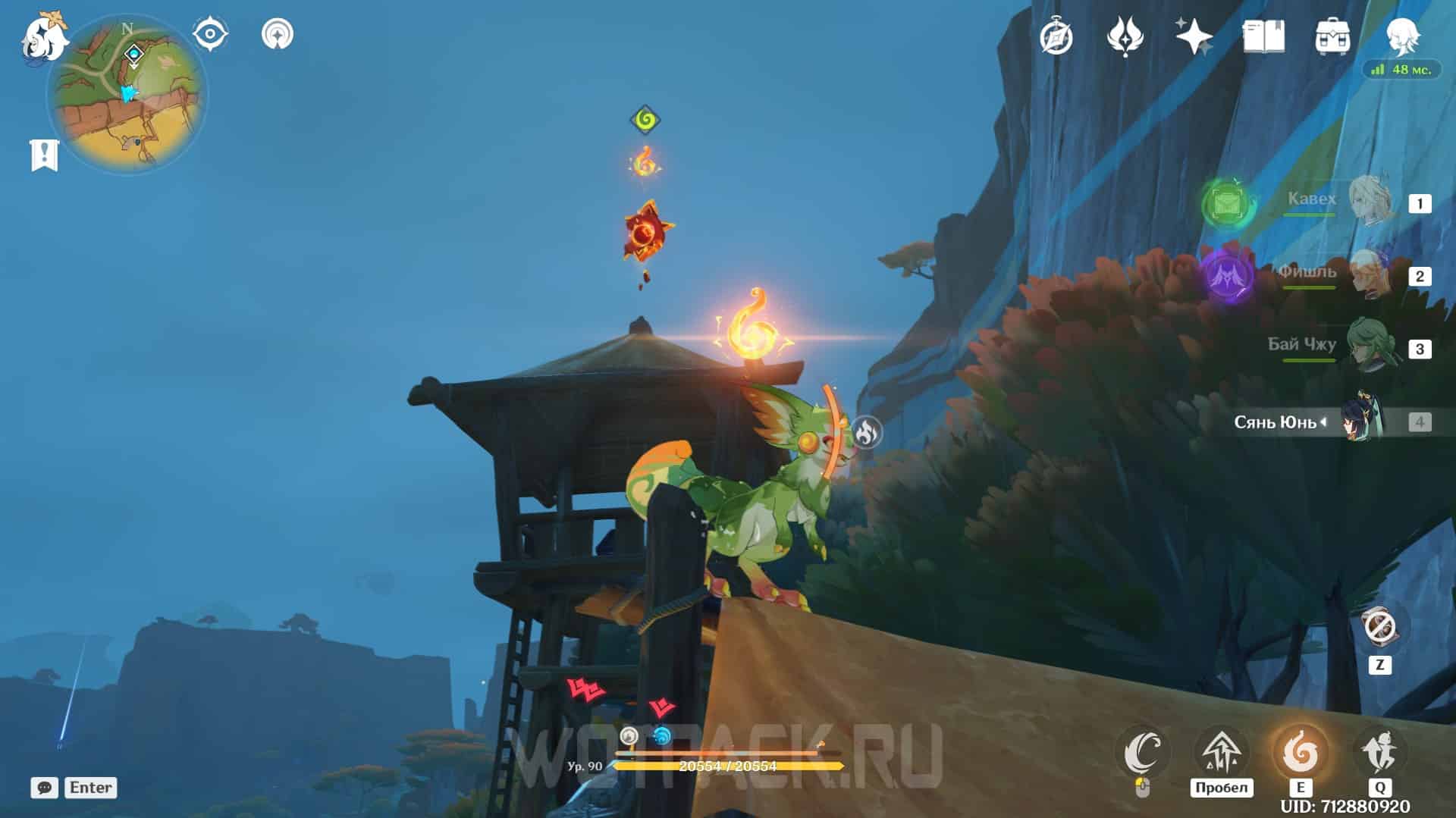Open the character profile head icon
Screen dimensions: 1456x818
pos(1402,34)
